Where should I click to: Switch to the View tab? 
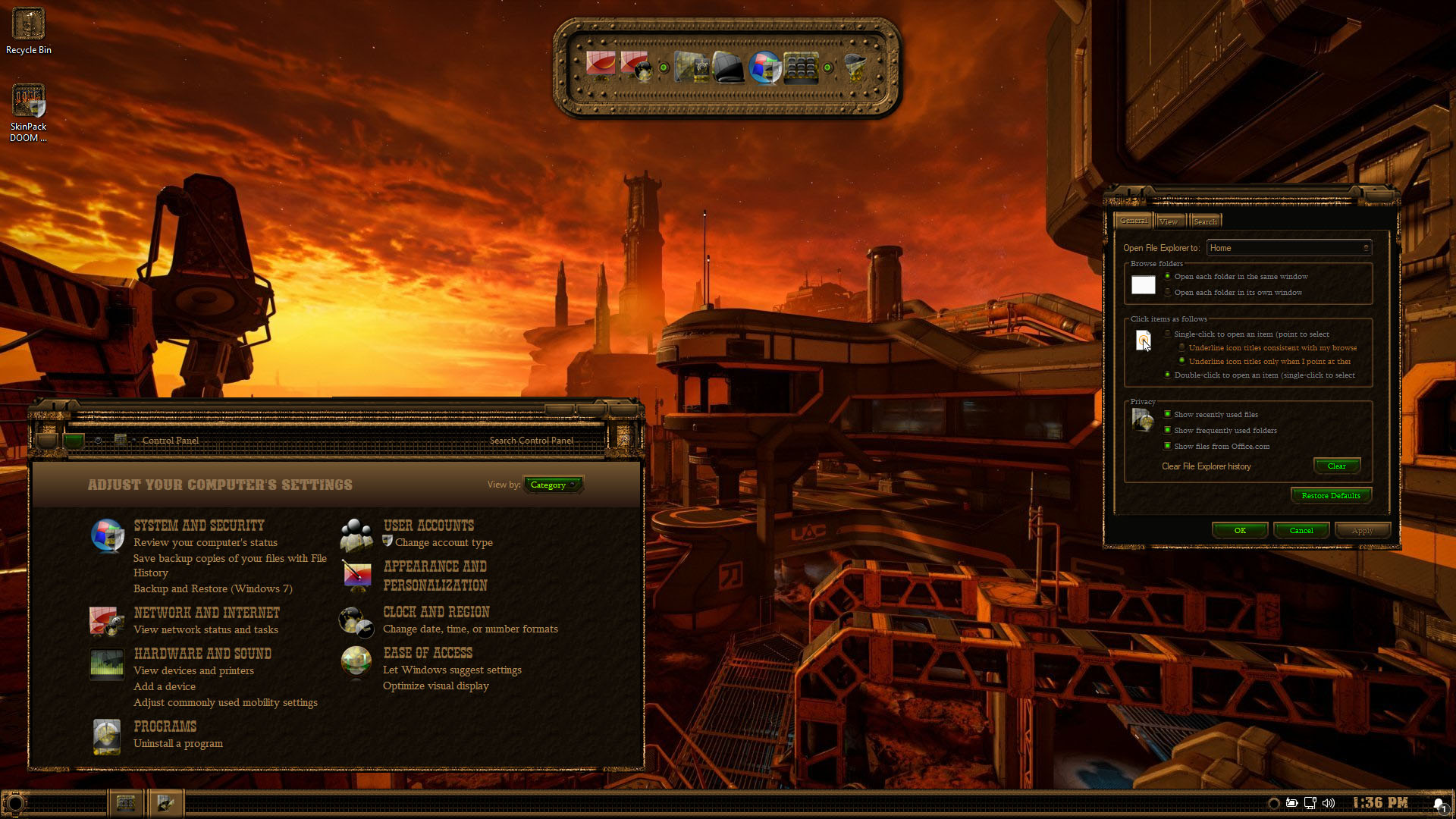pos(1169,221)
